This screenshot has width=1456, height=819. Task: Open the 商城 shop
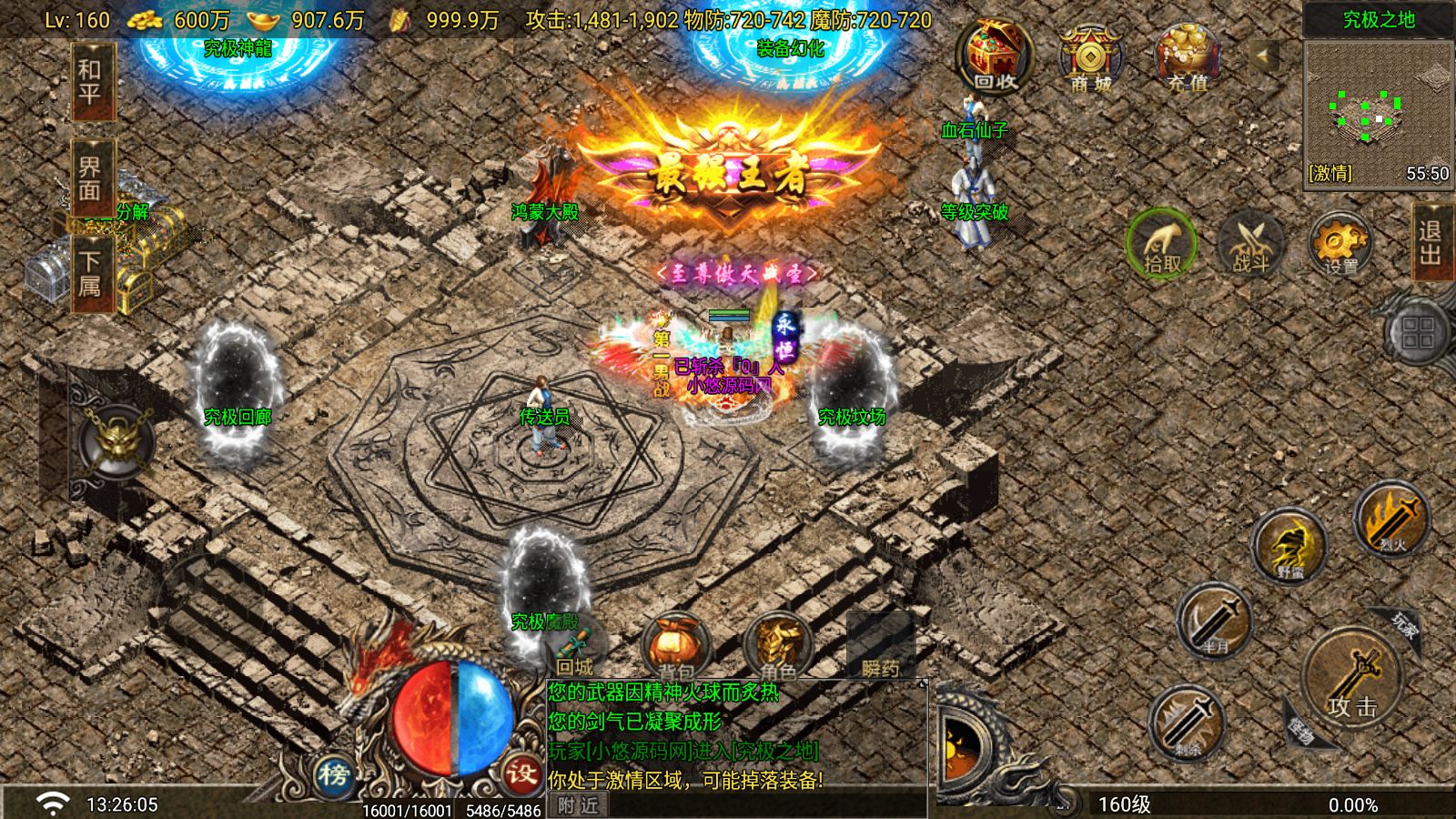pyautogui.click(x=1090, y=58)
